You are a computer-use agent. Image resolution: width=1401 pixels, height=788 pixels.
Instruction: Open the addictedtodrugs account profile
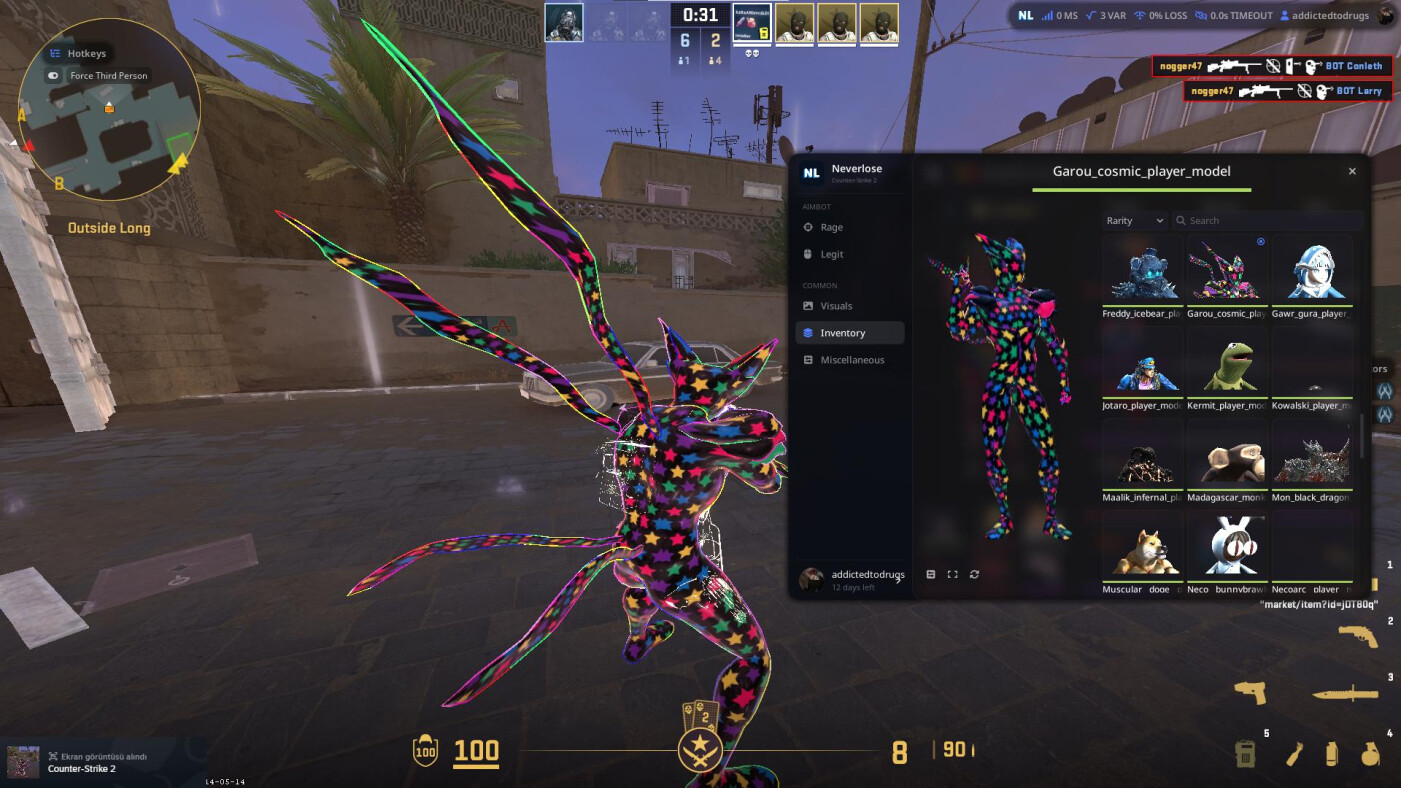pos(852,579)
